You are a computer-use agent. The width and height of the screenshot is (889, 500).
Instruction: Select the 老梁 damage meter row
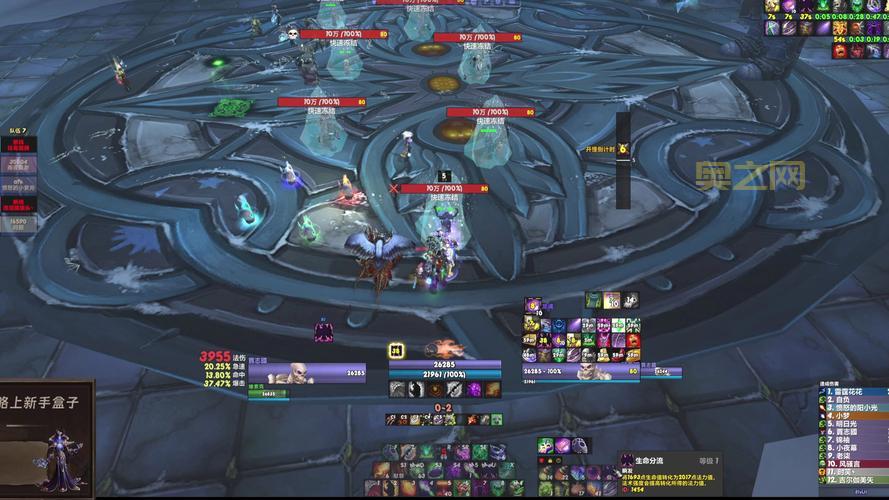pyautogui.click(x=852, y=457)
